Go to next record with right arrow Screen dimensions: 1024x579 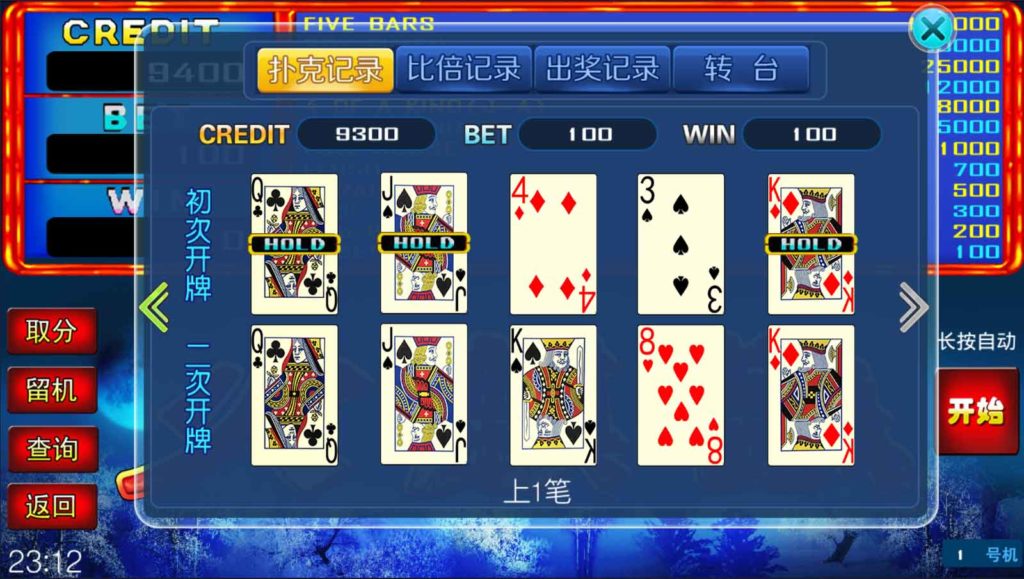pos(913,307)
